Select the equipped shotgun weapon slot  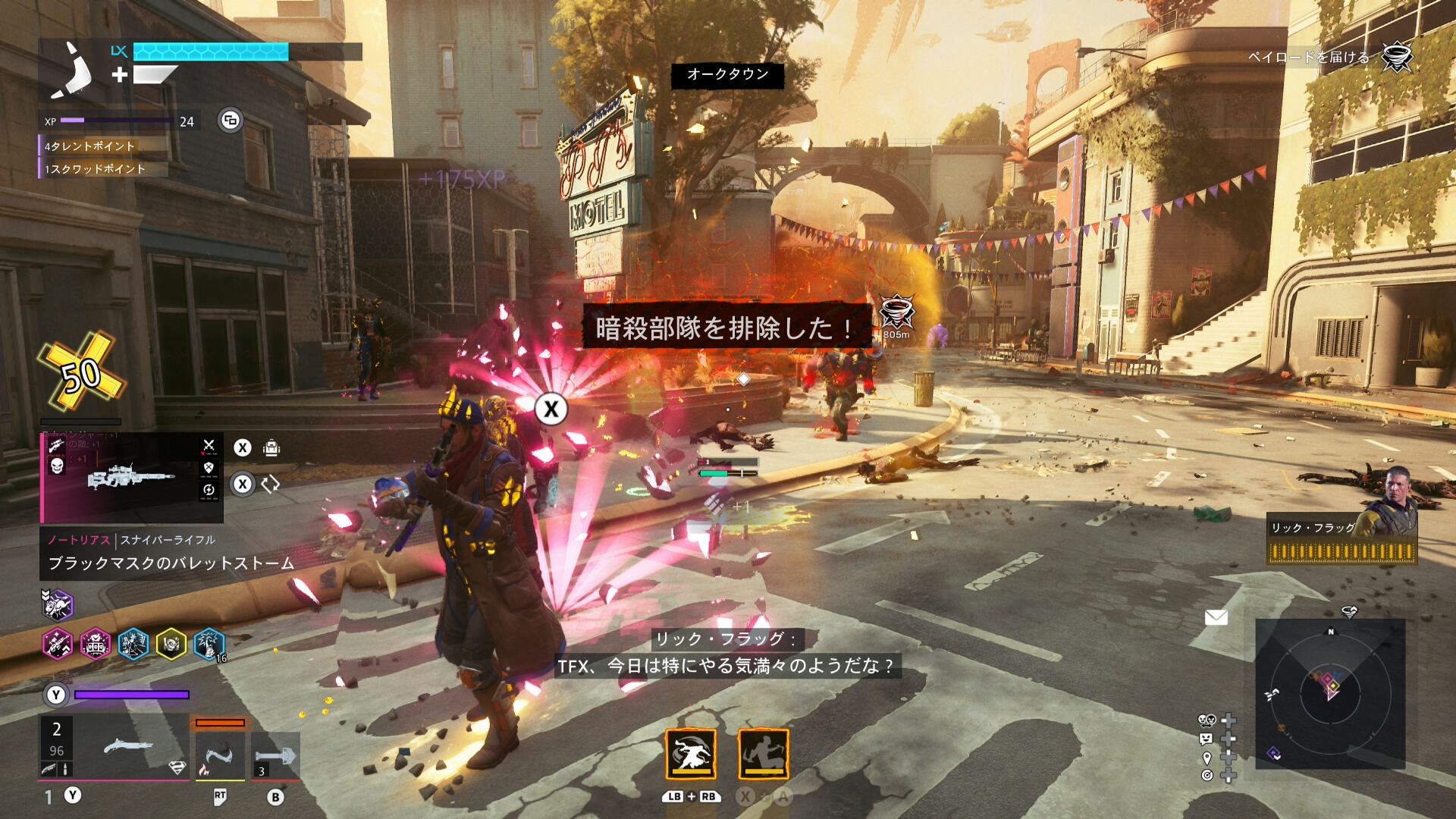pyautogui.click(x=114, y=748)
